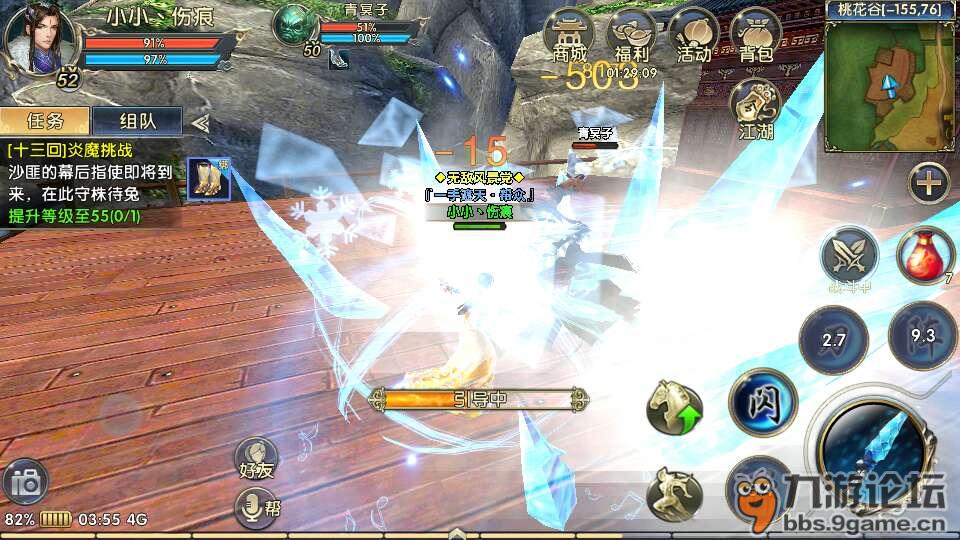Open the 背包 backpack
Image resolution: width=960 pixels, height=540 pixels.
coord(754,38)
